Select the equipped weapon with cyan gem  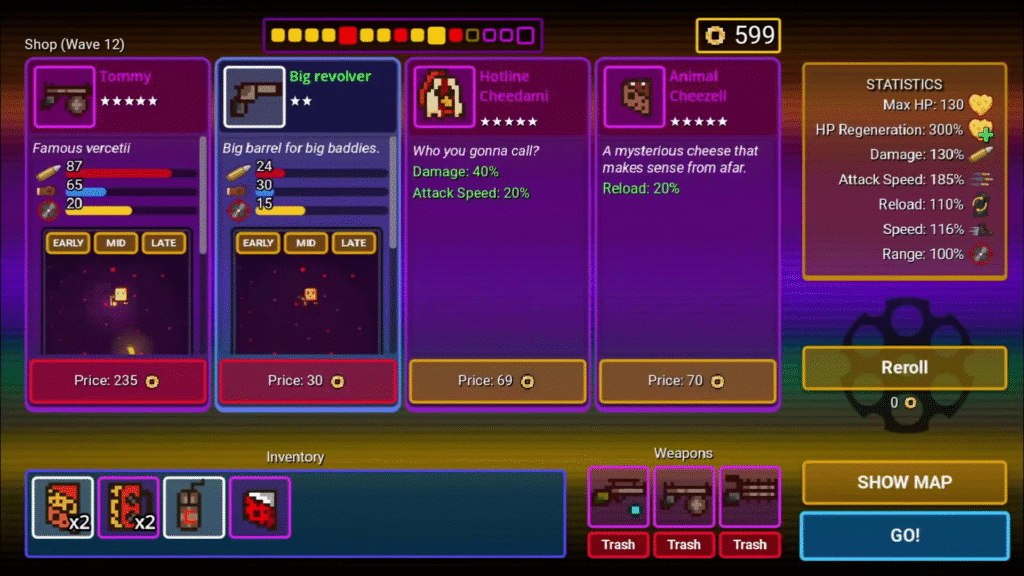pyautogui.click(x=618, y=497)
